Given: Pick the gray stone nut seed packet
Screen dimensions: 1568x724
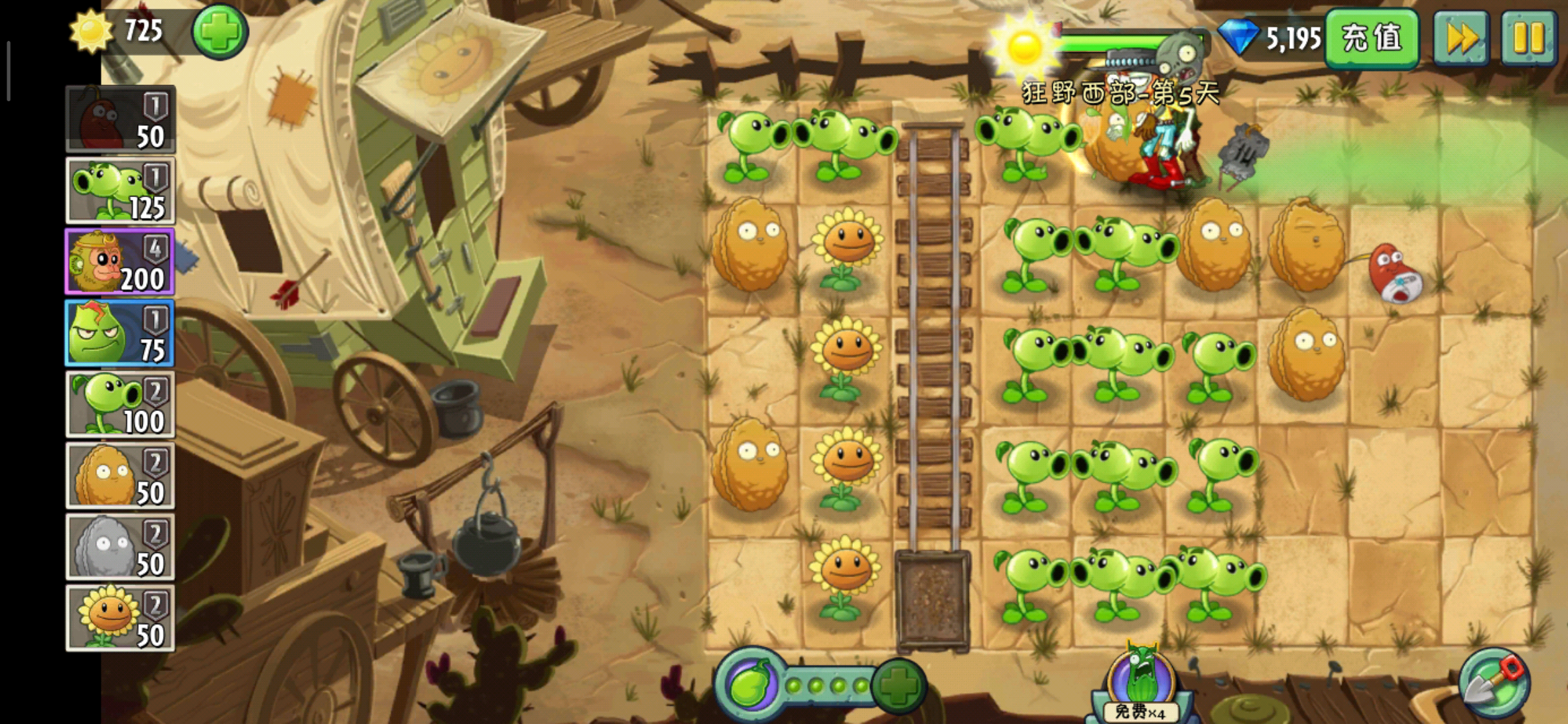Looking at the screenshot, I should click(120, 547).
